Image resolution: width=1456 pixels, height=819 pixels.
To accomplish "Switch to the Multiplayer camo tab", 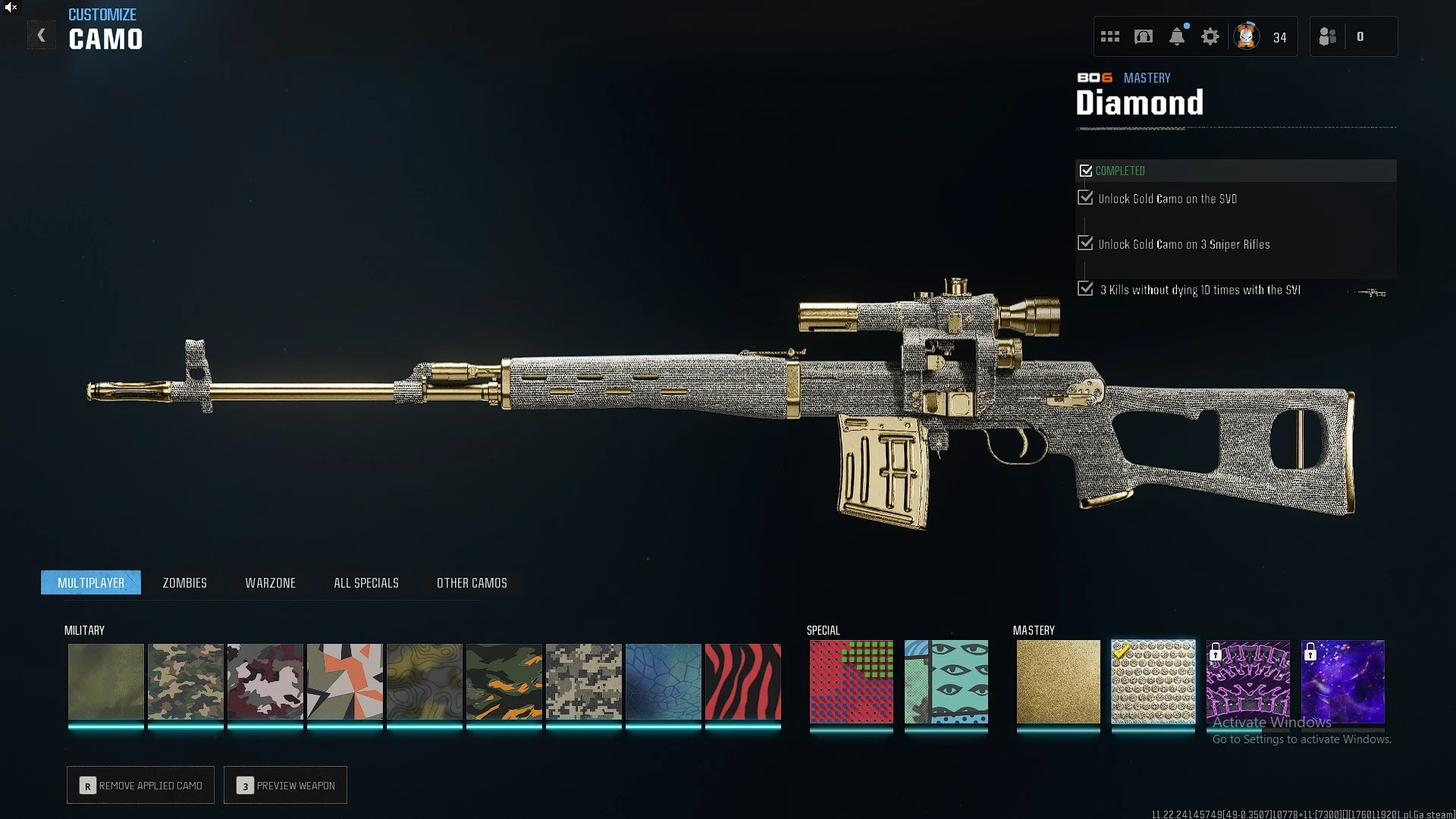I will pyautogui.click(x=91, y=582).
